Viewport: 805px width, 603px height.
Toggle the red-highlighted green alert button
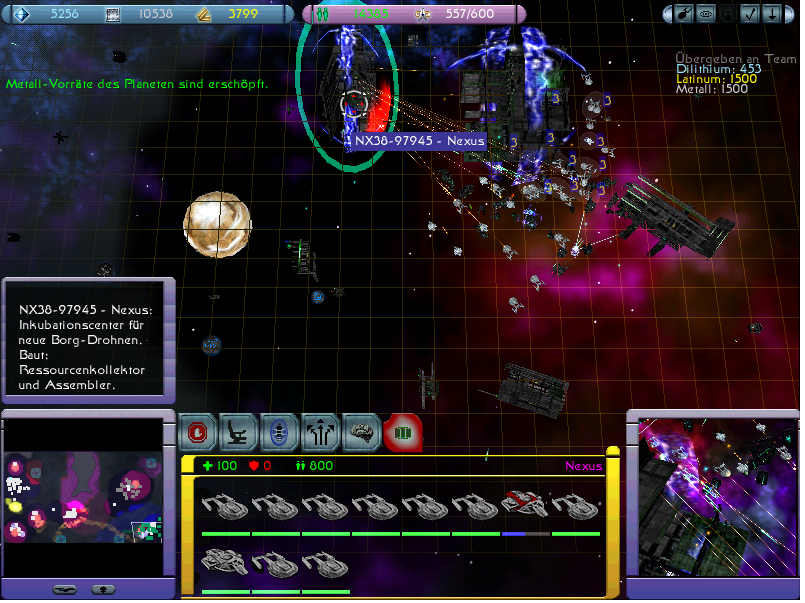tap(402, 431)
